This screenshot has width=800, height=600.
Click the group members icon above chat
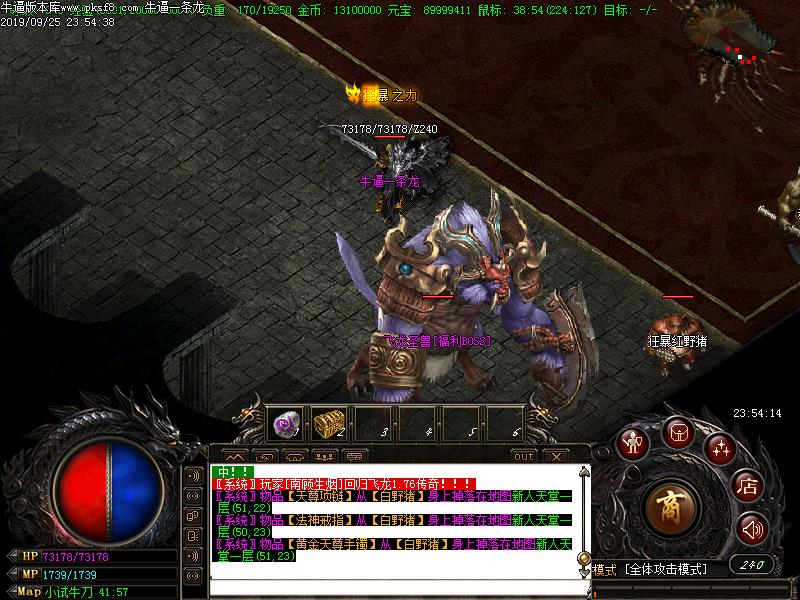(323, 456)
